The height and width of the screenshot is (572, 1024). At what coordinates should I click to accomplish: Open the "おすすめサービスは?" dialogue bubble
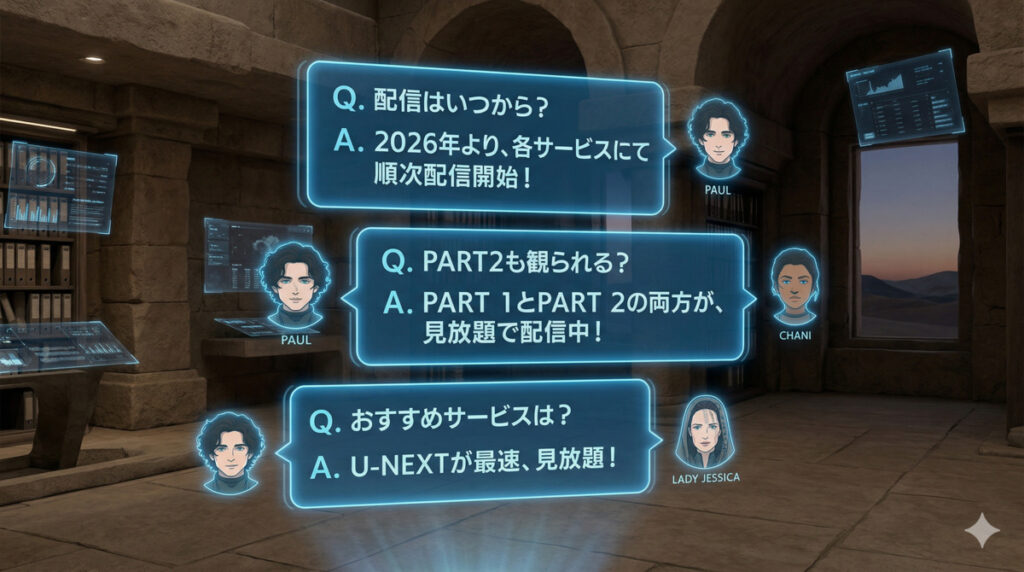click(x=469, y=442)
